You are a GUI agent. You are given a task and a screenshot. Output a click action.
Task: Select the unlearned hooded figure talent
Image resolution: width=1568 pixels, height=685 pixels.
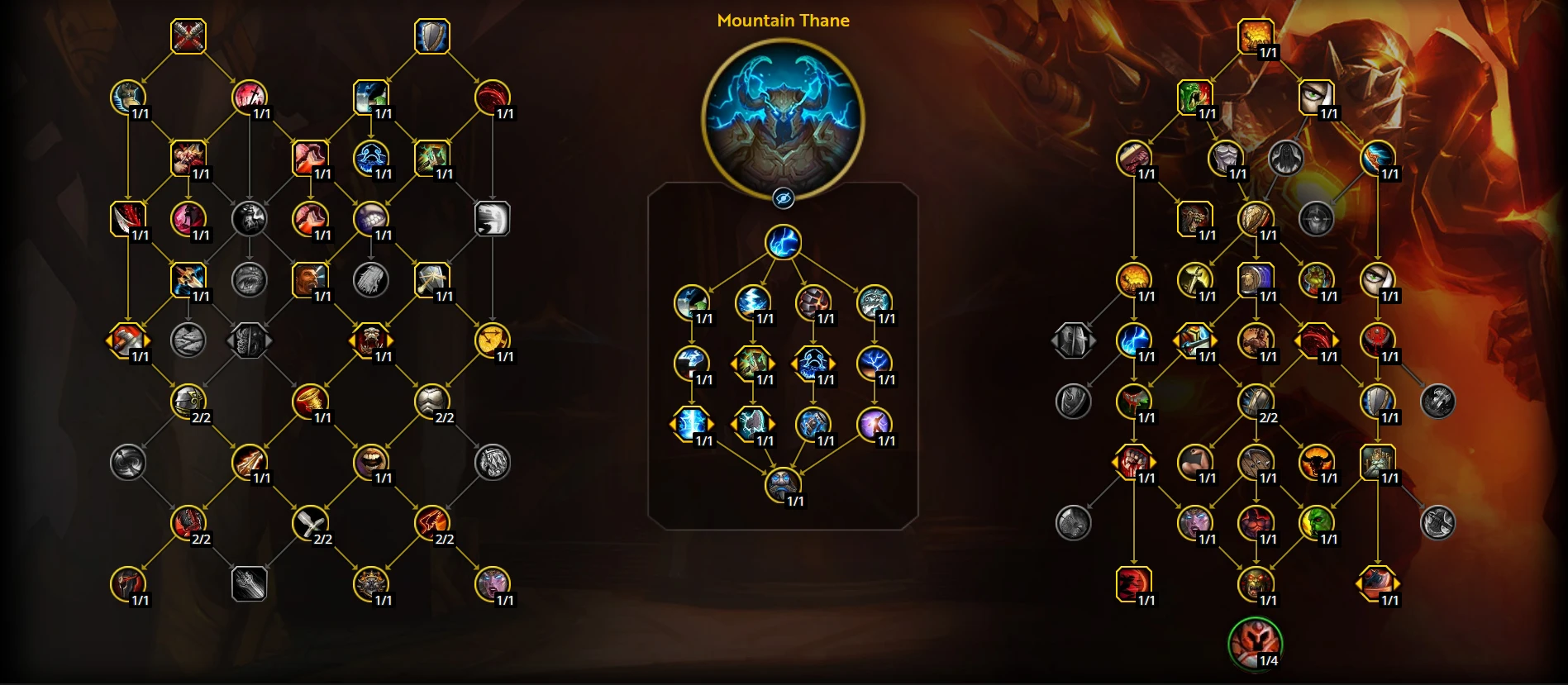1285,158
